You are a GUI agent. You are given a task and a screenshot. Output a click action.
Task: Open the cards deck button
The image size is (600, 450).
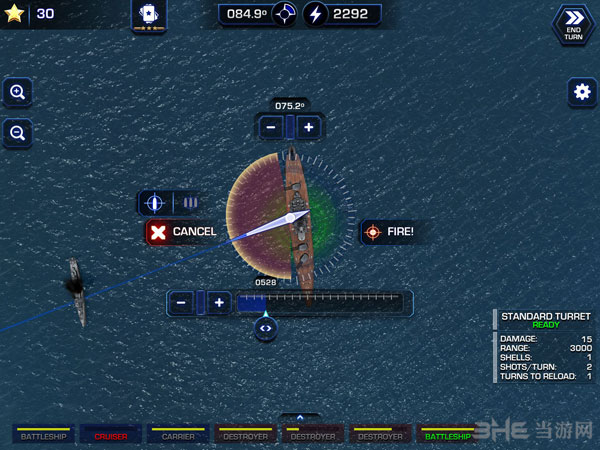149,14
